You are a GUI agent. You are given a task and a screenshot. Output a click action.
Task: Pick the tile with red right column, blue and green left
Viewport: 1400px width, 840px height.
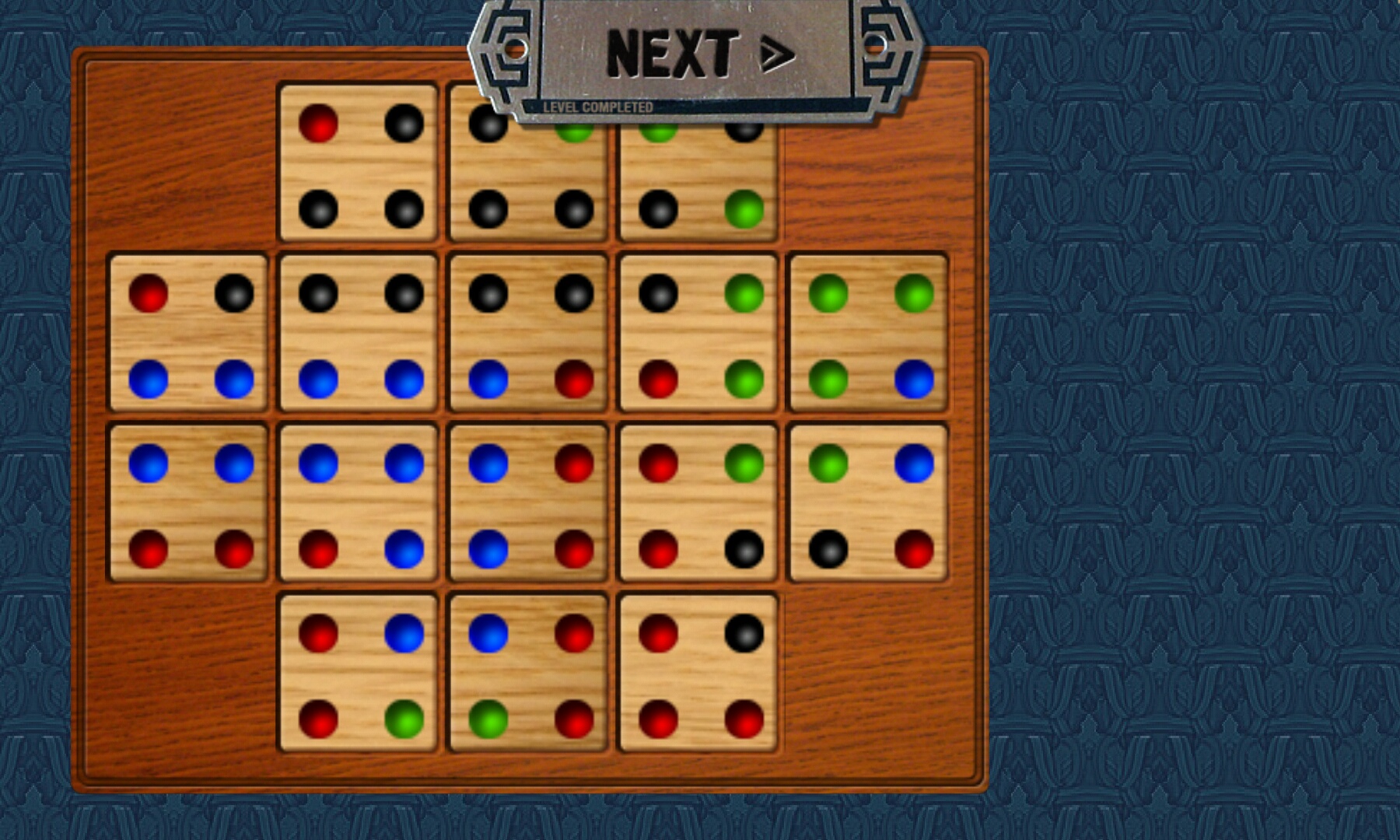click(529, 674)
